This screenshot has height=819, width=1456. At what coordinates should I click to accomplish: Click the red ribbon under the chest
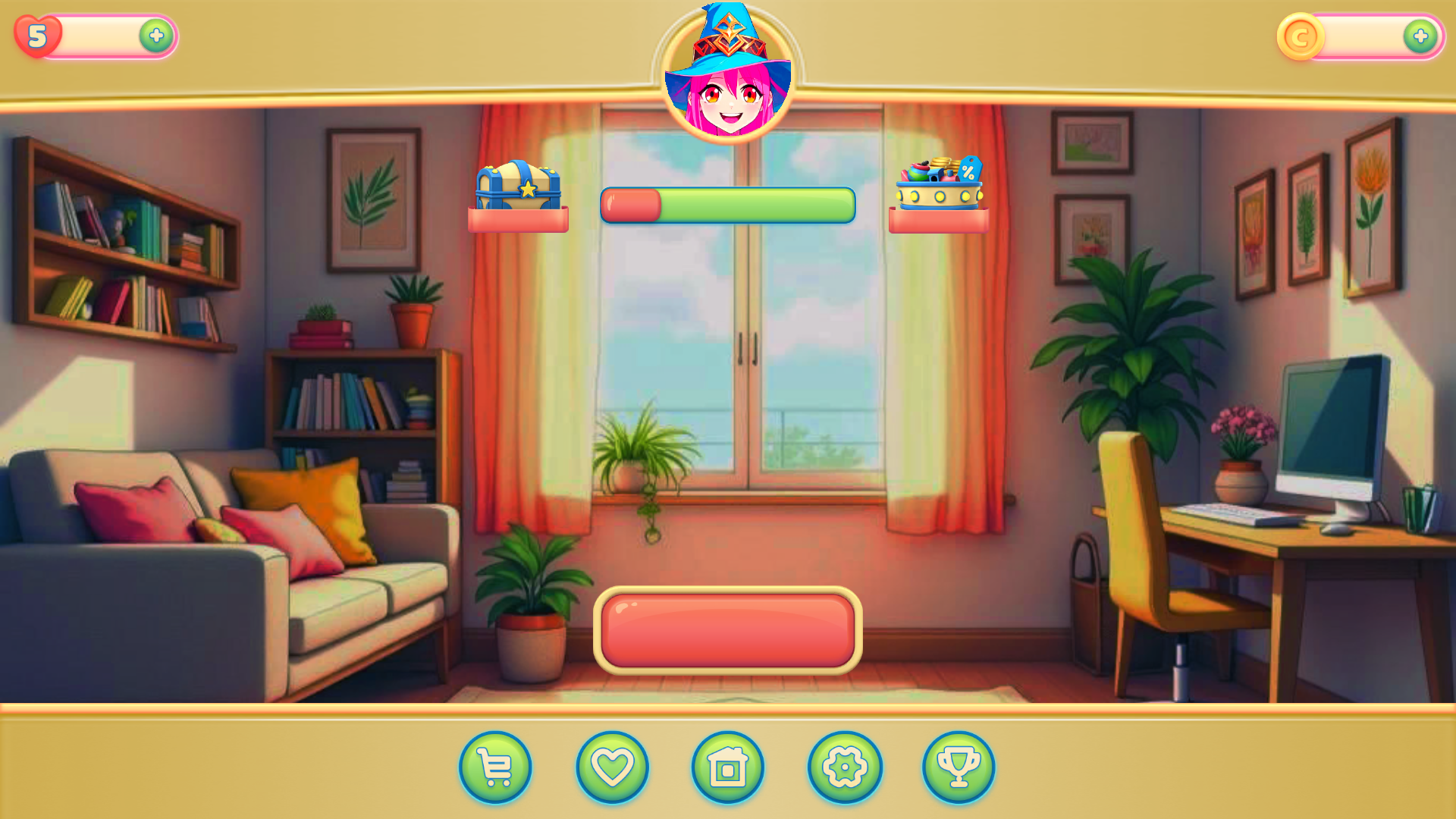tap(518, 220)
